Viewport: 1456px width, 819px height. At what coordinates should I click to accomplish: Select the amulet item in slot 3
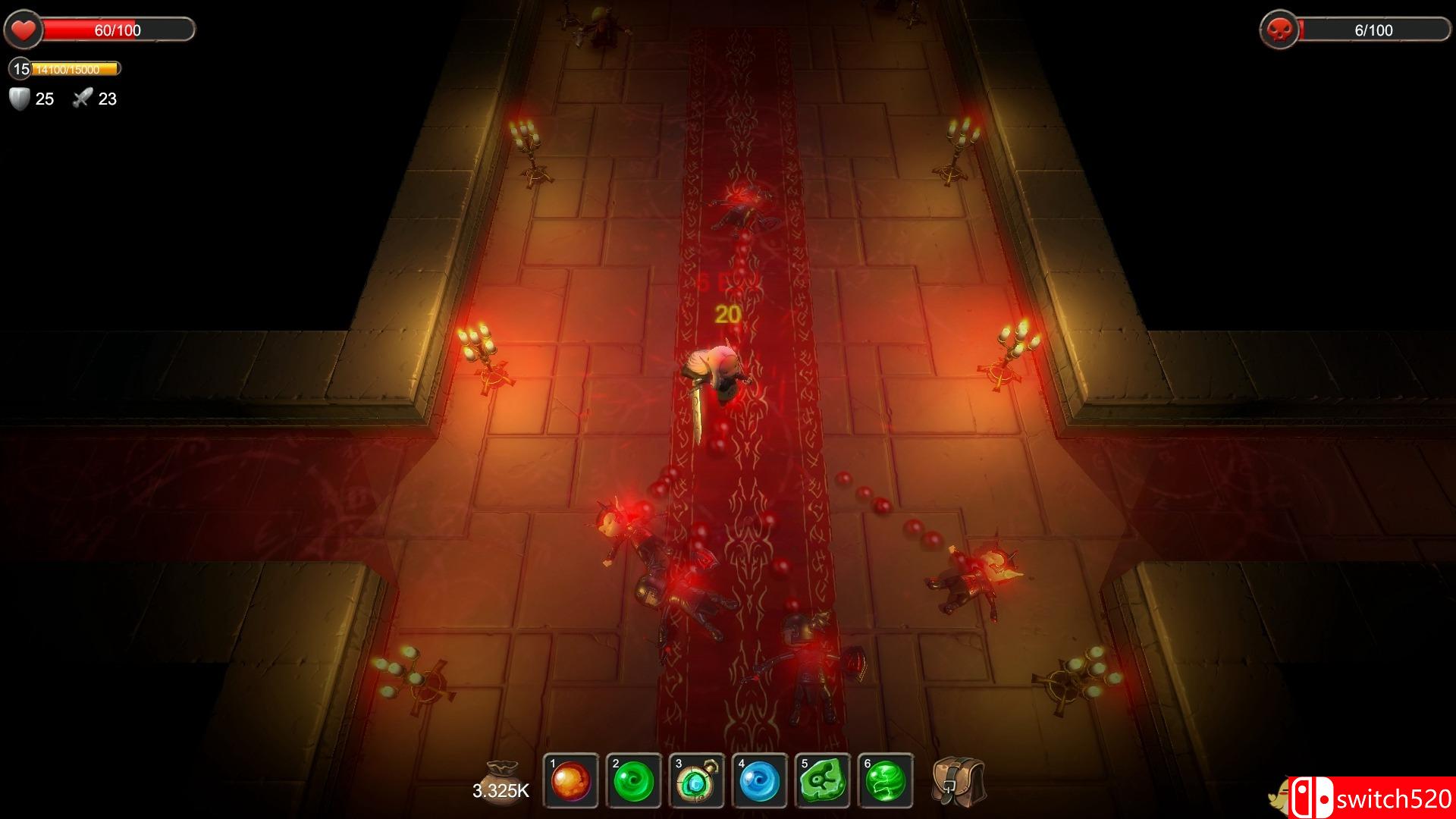[697, 781]
